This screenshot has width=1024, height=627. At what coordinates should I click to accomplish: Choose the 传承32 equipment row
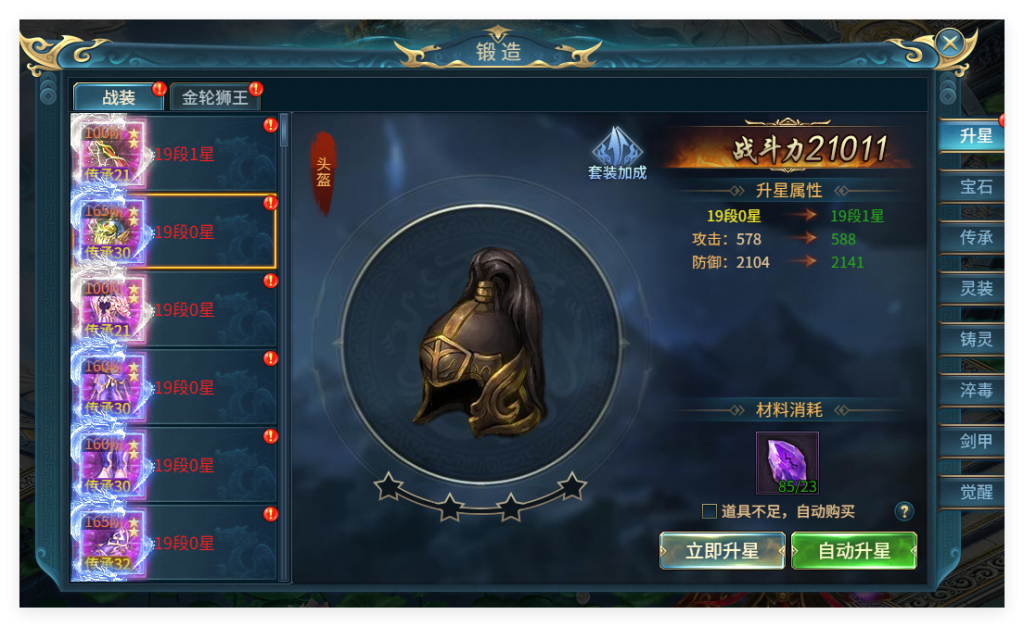175,543
